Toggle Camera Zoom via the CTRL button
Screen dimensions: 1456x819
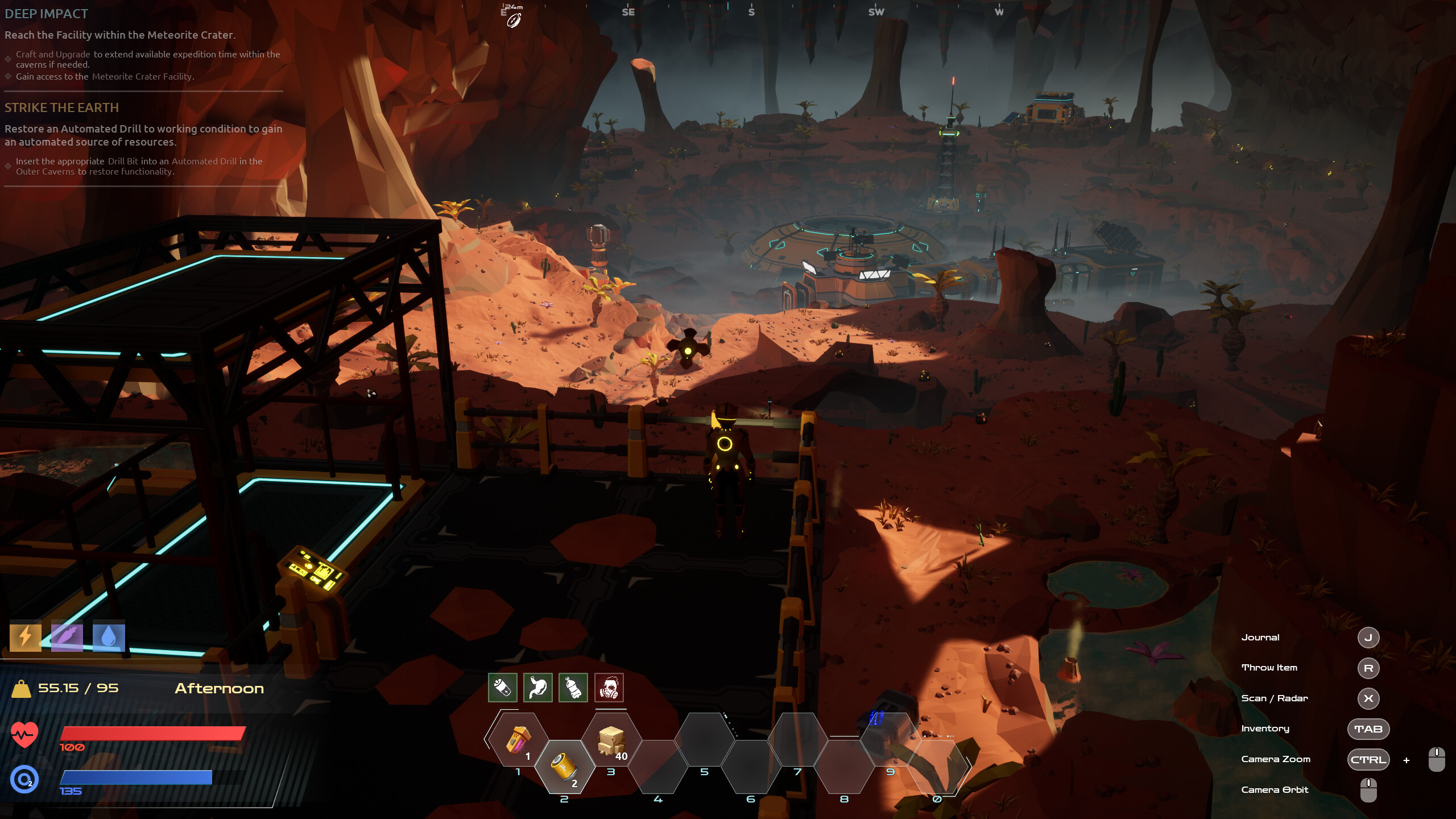(x=1367, y=760)
